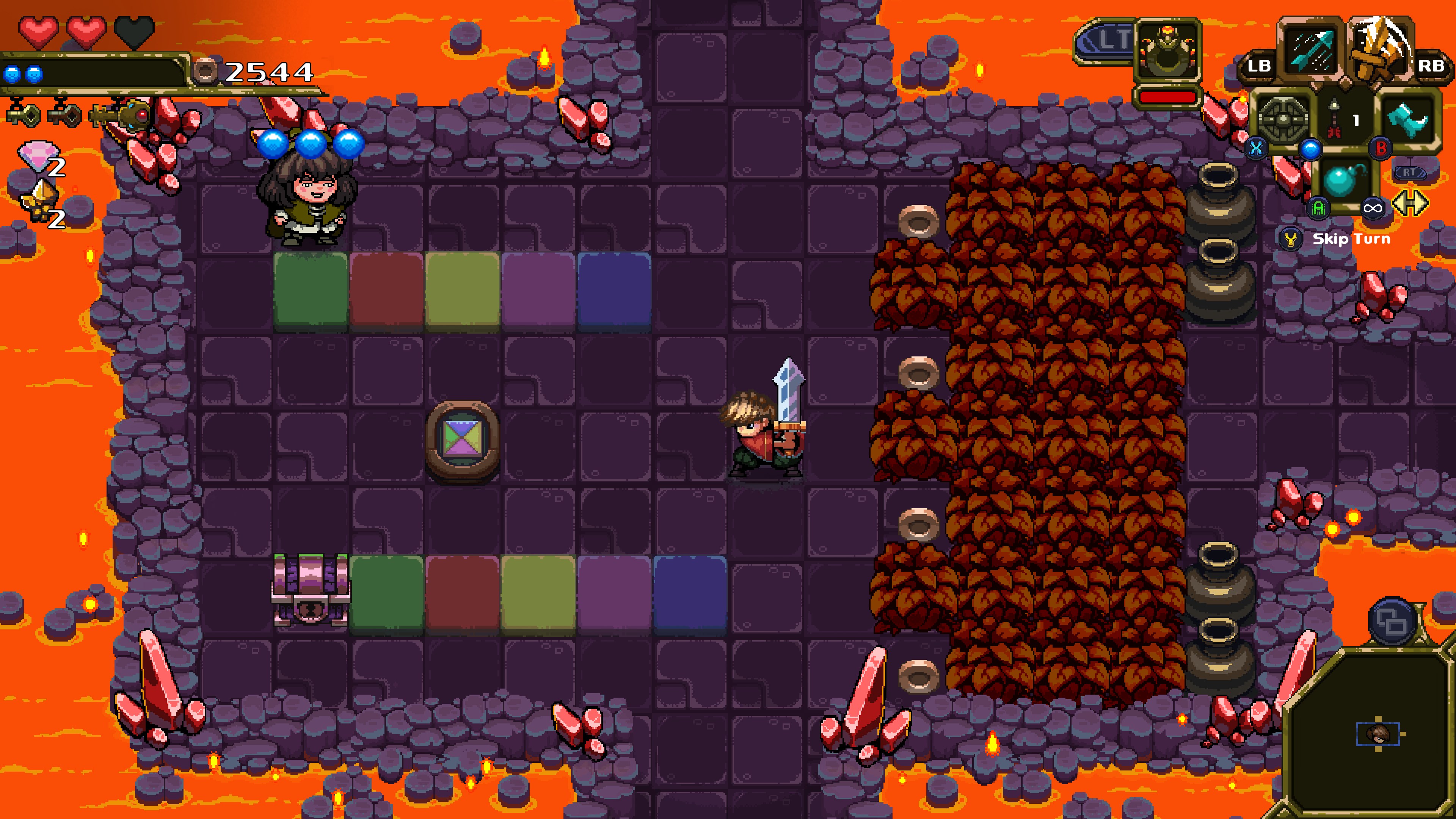This screenshot has width=1456, height=819.
Task: Click the Y button to Skip Turn
Action: 1290,240
